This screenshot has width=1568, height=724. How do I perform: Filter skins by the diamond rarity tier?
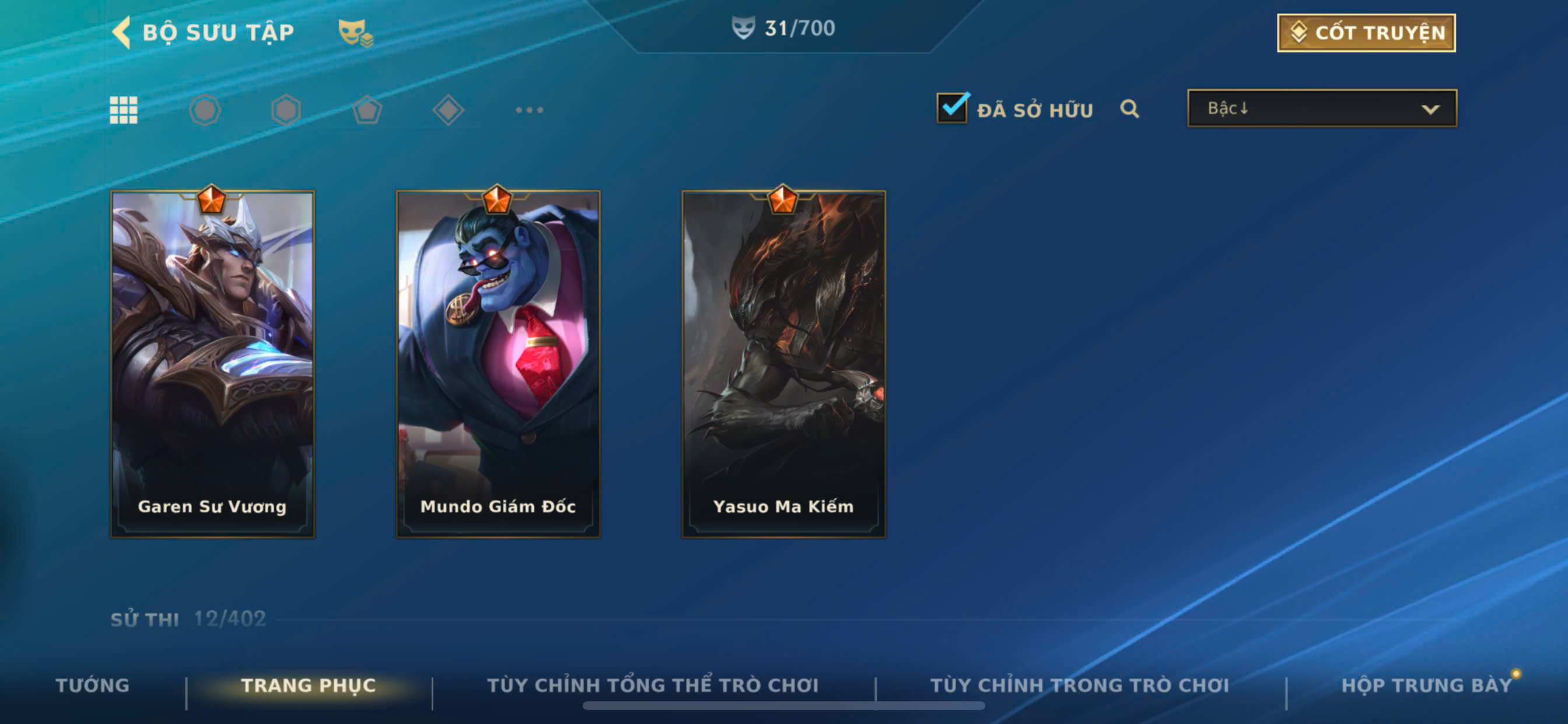448,110
